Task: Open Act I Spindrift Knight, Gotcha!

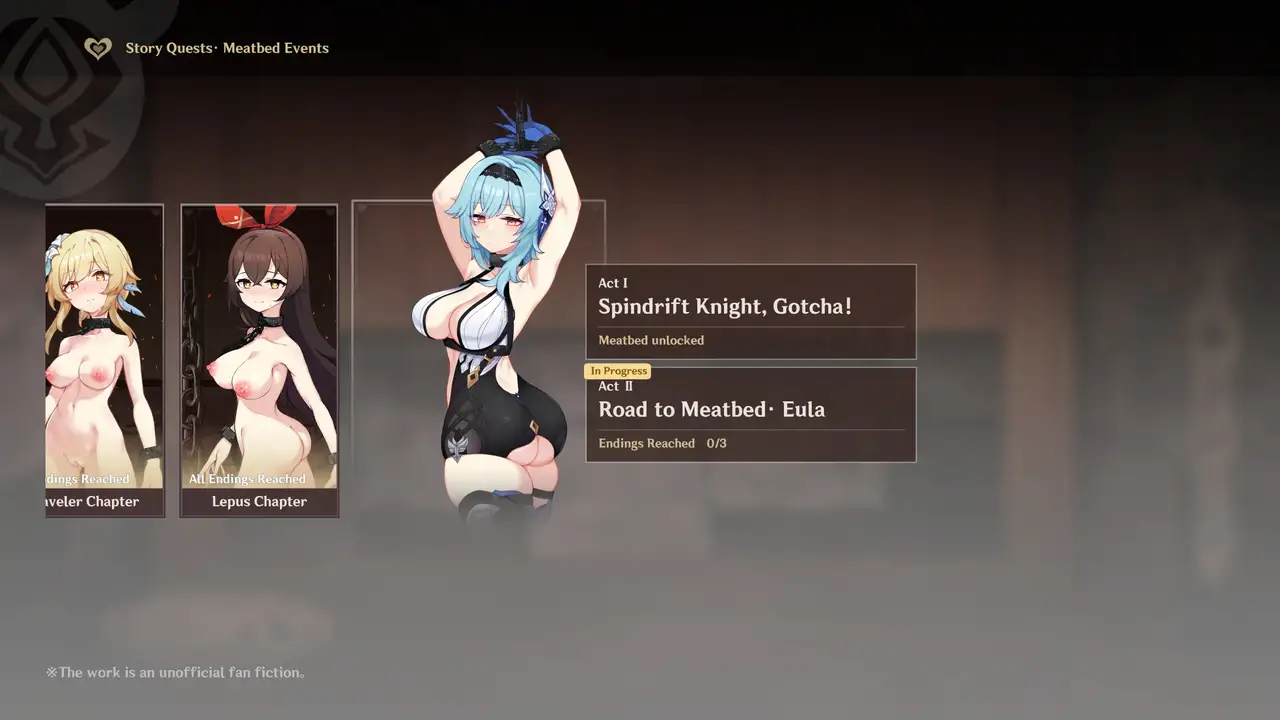Action: (750, 312)
